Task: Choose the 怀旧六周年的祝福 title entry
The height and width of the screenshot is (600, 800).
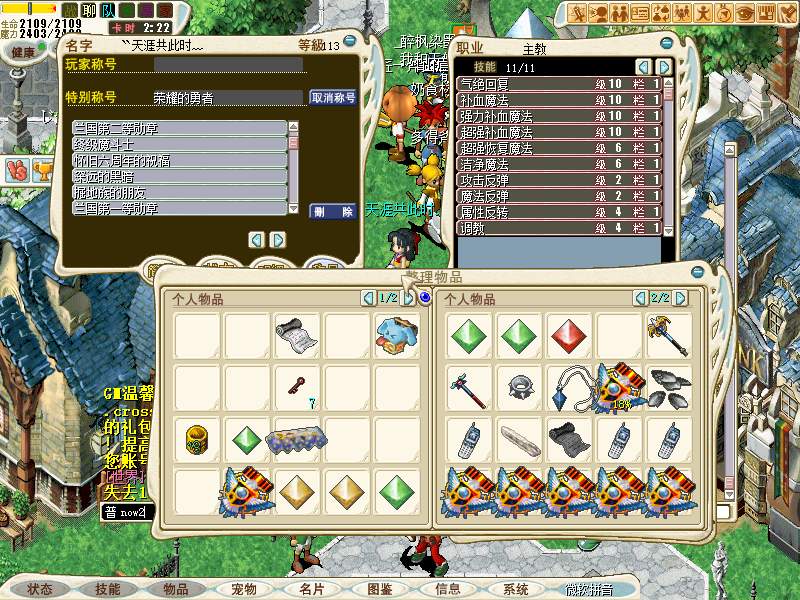Action: [x=180, y=160]
